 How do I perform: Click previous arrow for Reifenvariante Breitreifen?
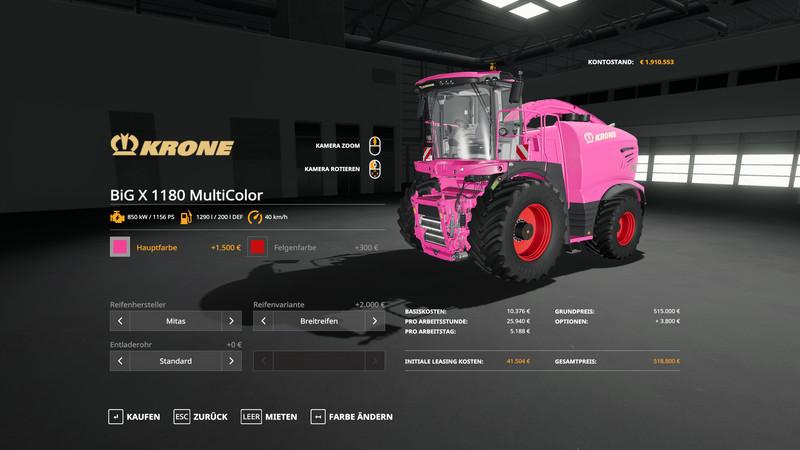pos(264,321)
